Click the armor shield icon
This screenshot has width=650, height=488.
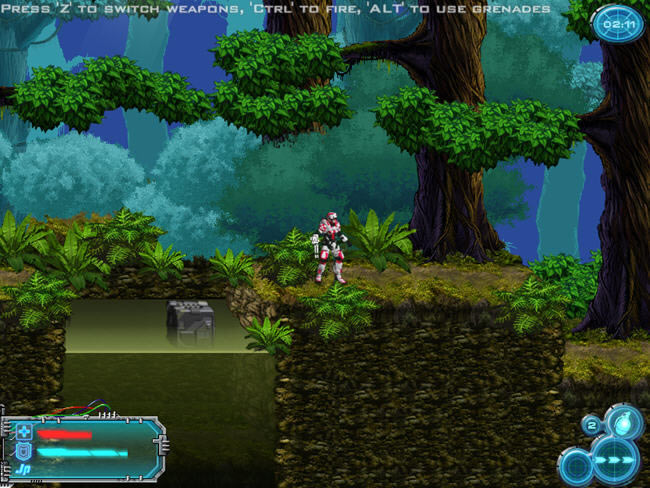point(24,451)
